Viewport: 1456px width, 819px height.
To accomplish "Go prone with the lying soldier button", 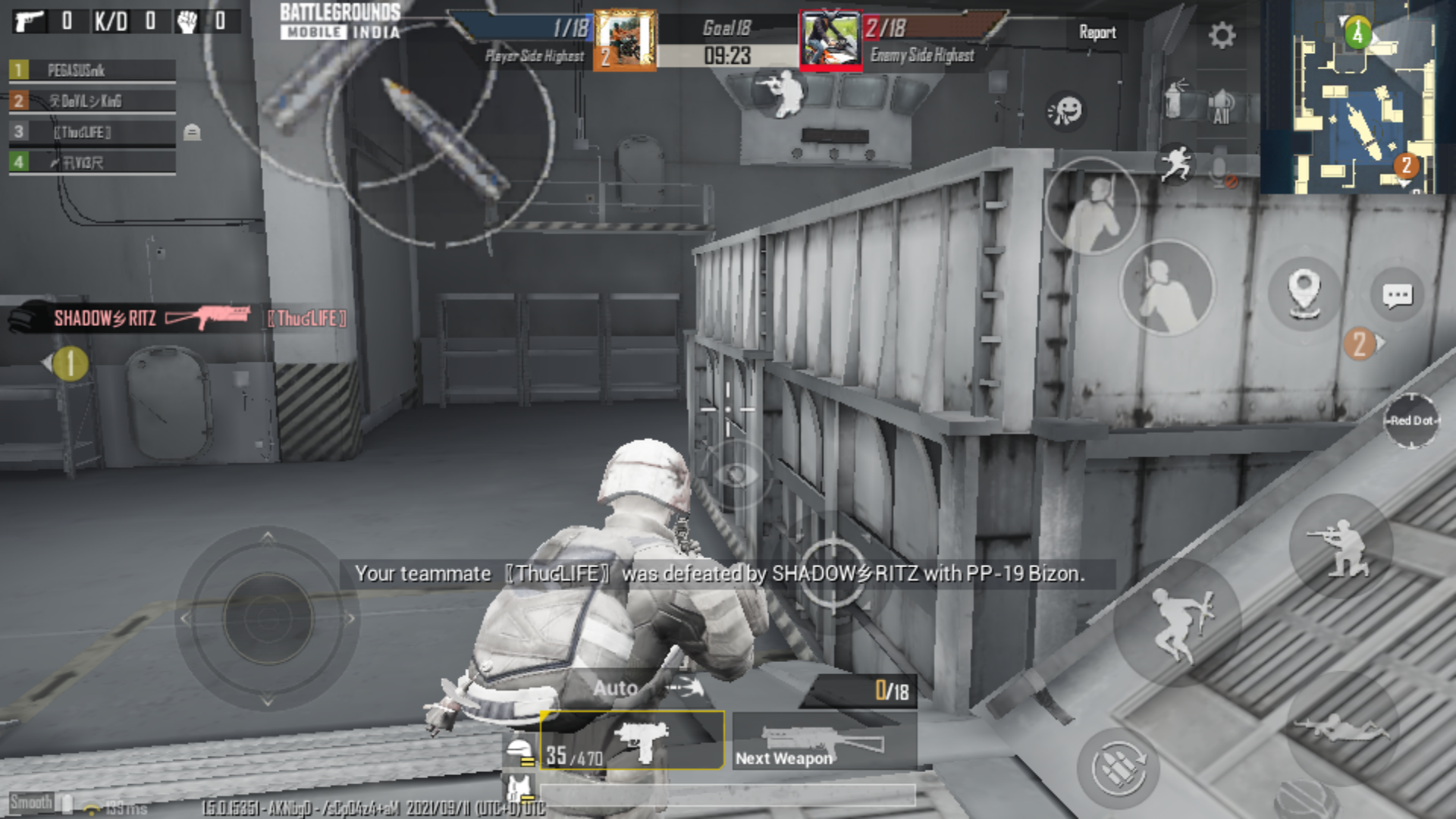I will point(1341,728).
